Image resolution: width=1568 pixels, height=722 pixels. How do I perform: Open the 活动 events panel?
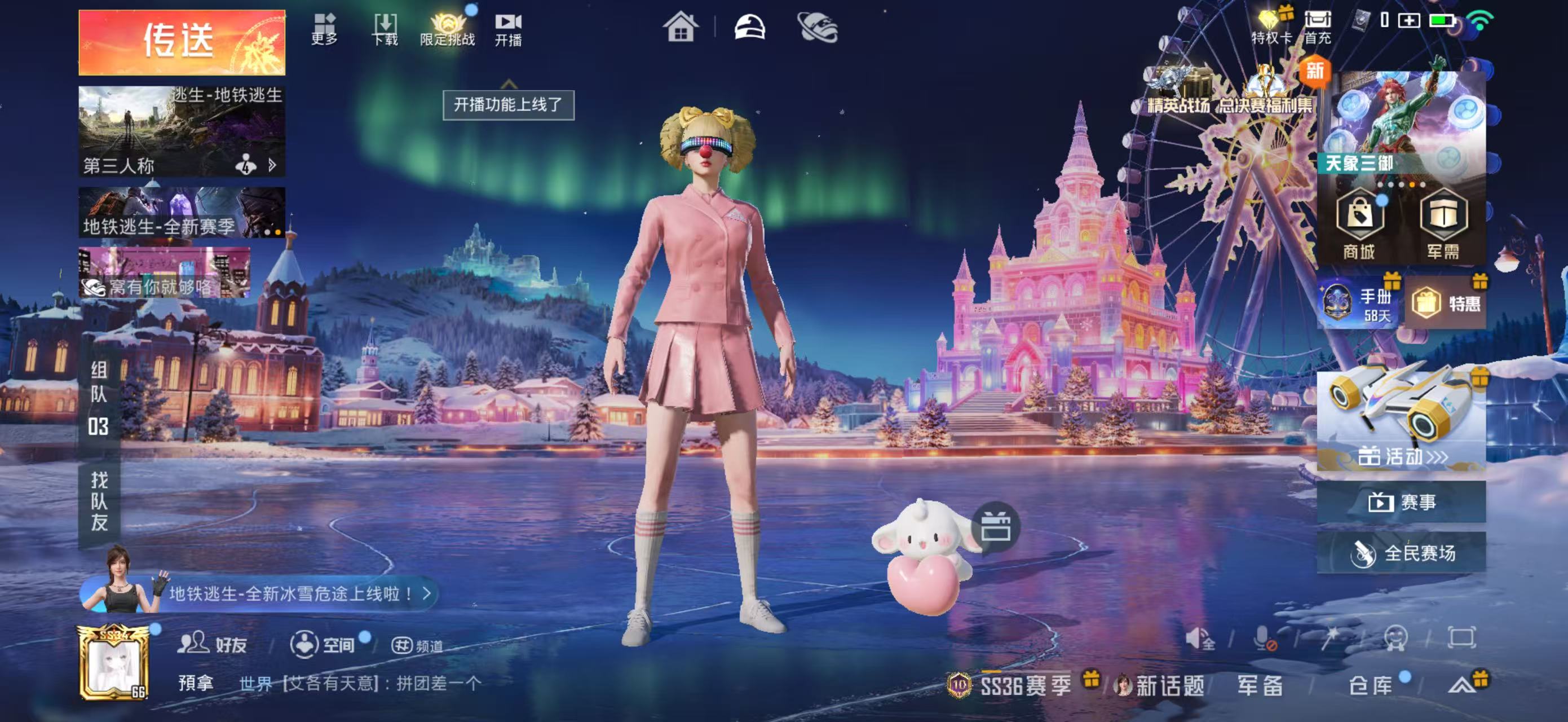point(1401,421)
